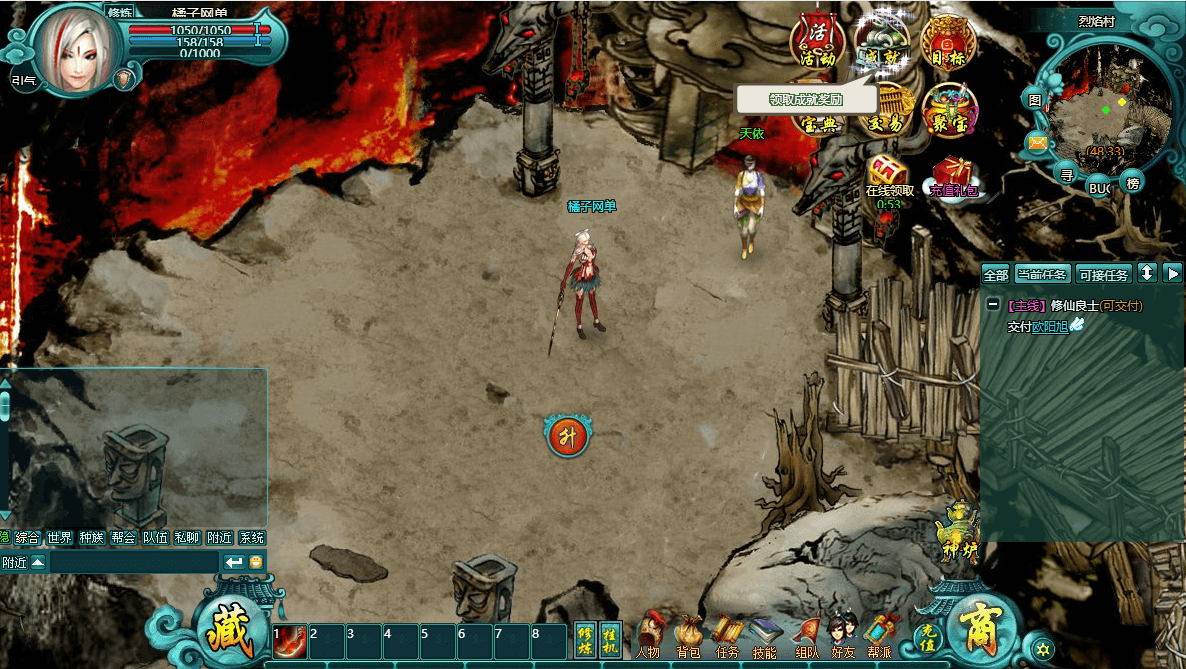Image resolution: width=1186 pixels, height=669 pixels.
Task: Collapse the 主线 quest entry
Action: [x=992, y=305]
